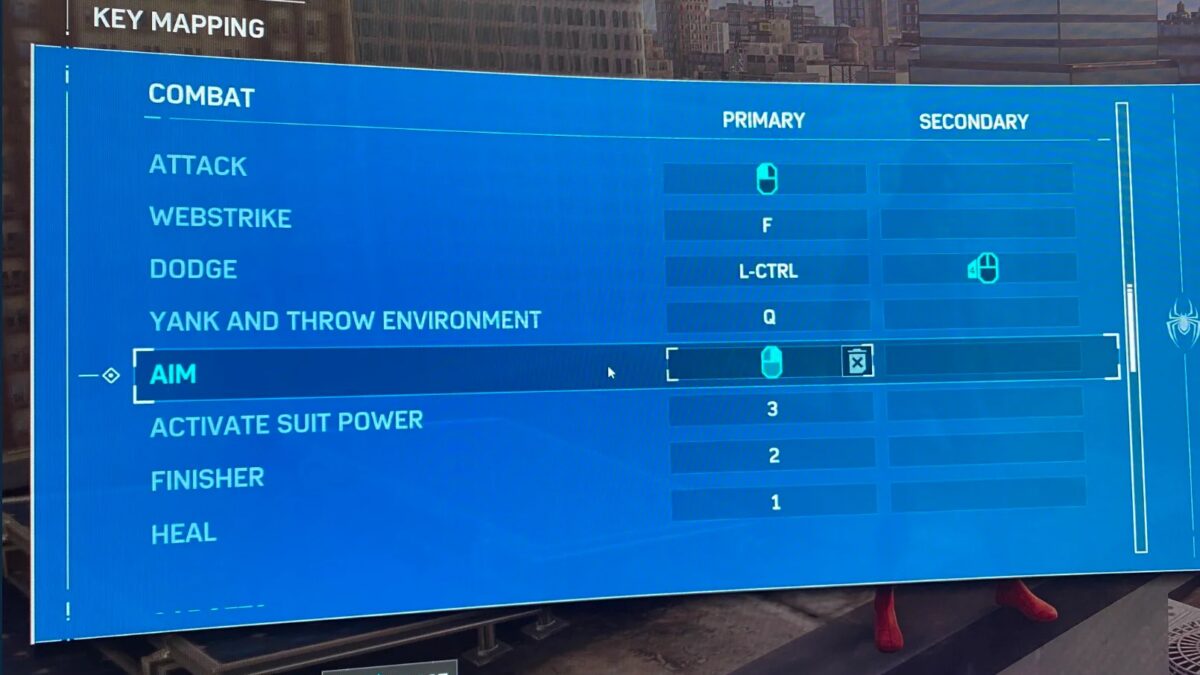Highlight the Webstrike row
Screen dimensions: 1200x675
tap(220, 217)
